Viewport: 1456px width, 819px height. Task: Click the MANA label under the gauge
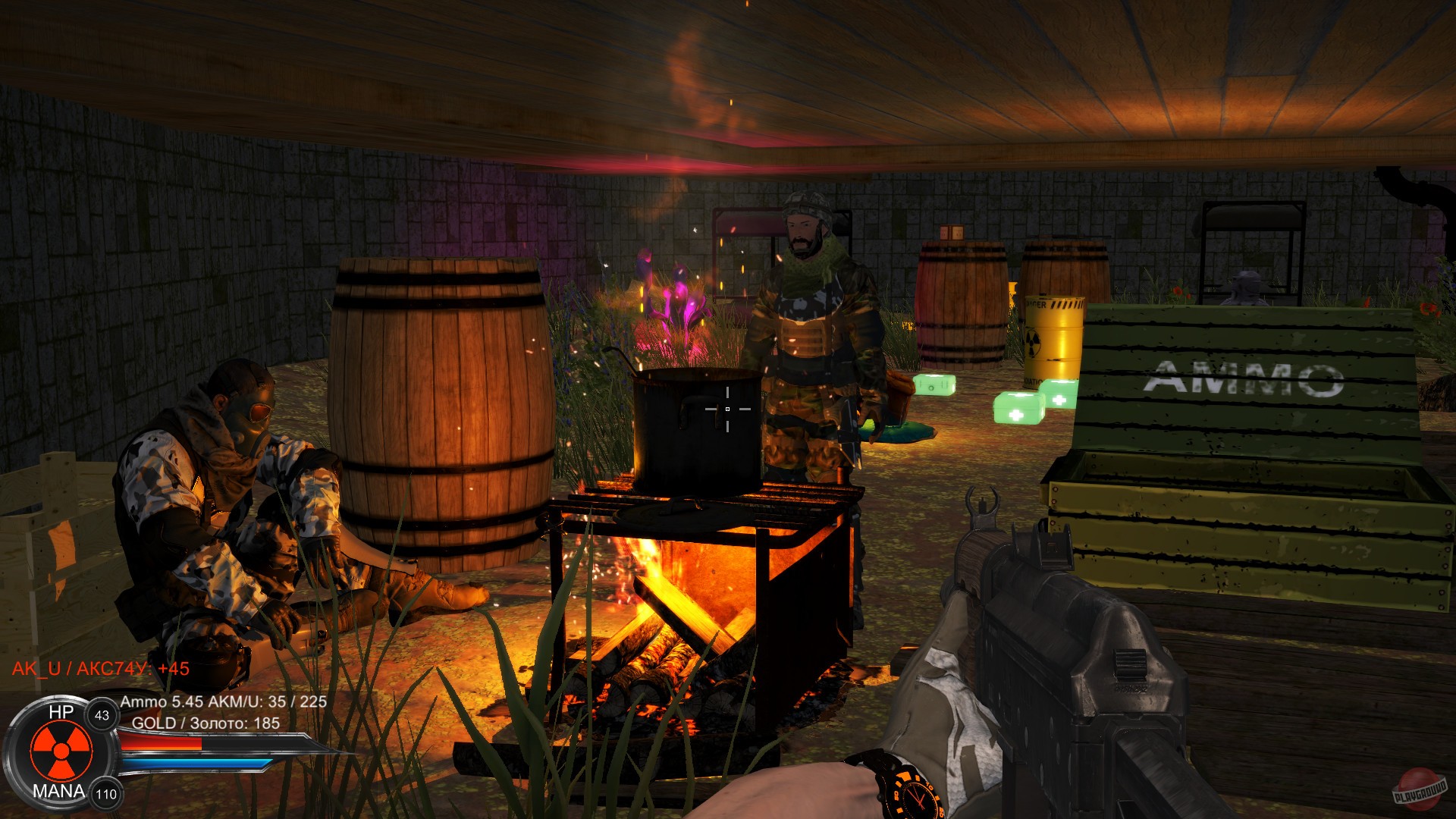[59, 791]
